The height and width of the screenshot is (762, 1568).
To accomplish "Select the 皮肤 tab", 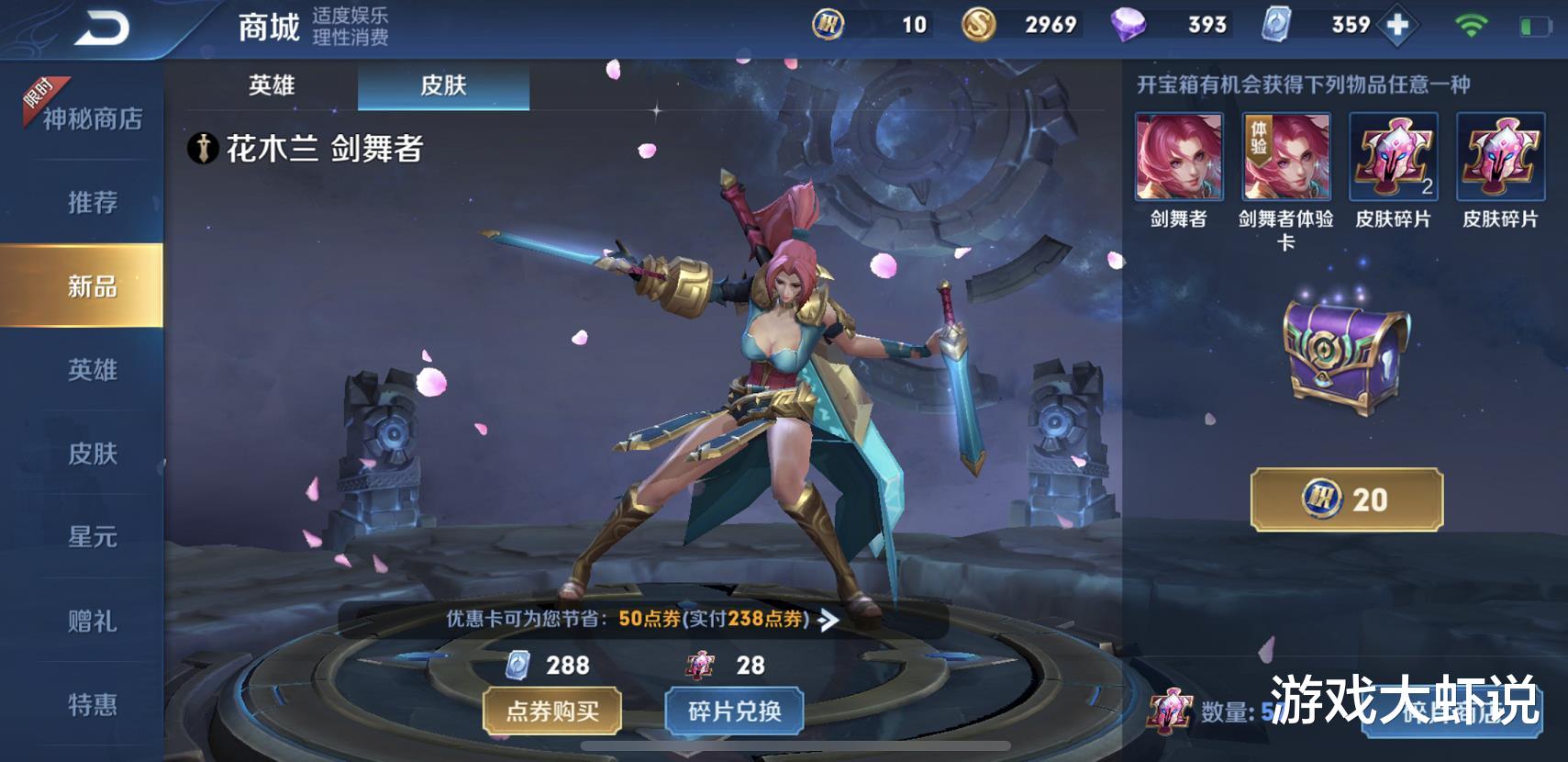I will pyautogui.click(x=443, y=85).
